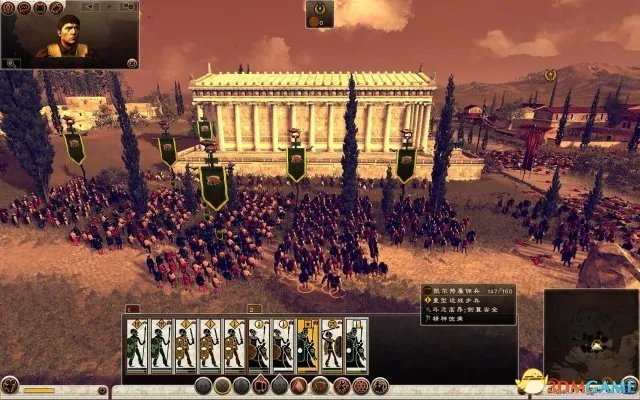
Task: Click the round button at the bottom-left corner
Action: pyautogui.click(x=10, y=385)
